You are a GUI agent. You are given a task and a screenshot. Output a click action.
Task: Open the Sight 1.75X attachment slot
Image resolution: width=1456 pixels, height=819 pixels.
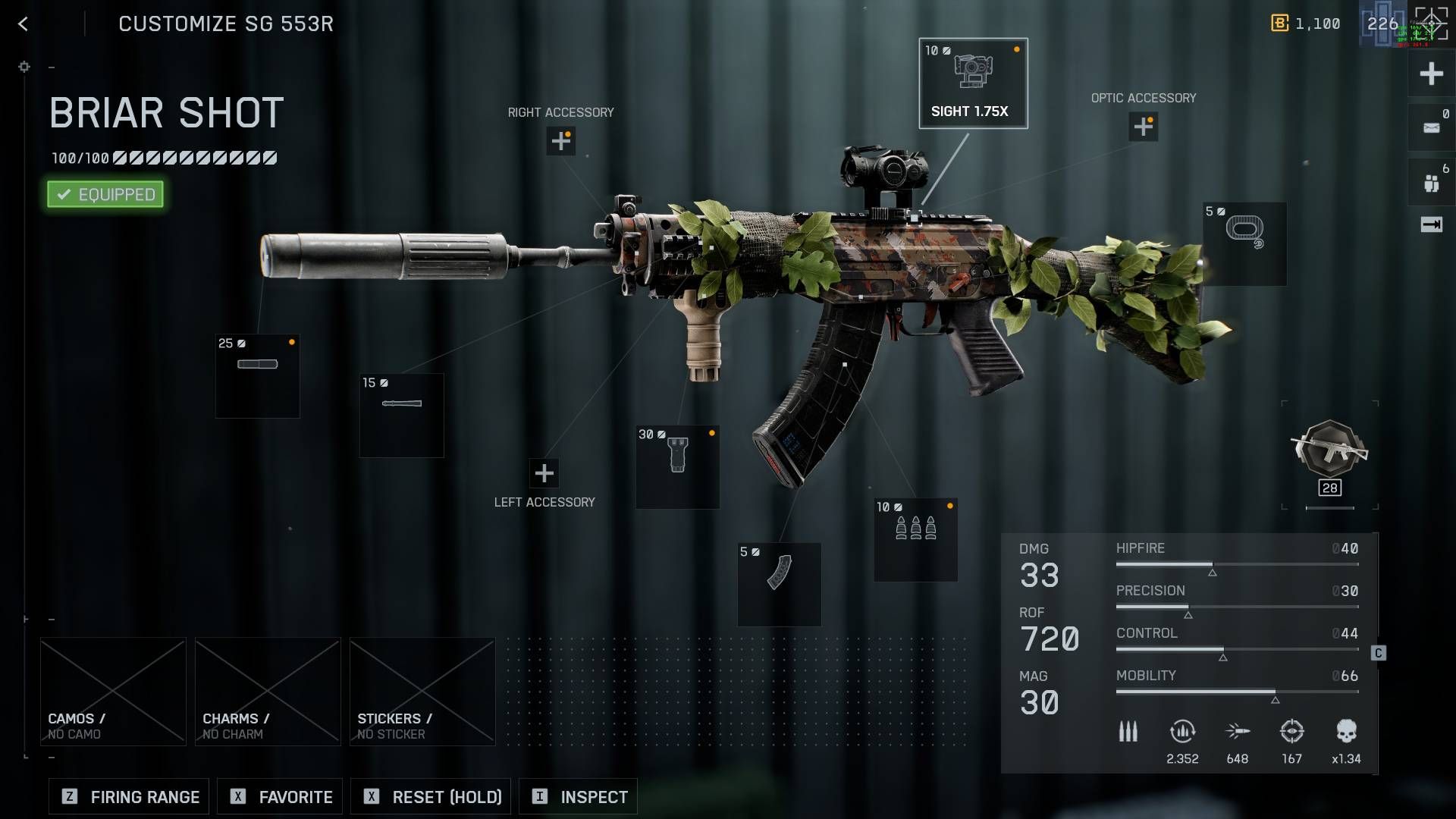973,83
